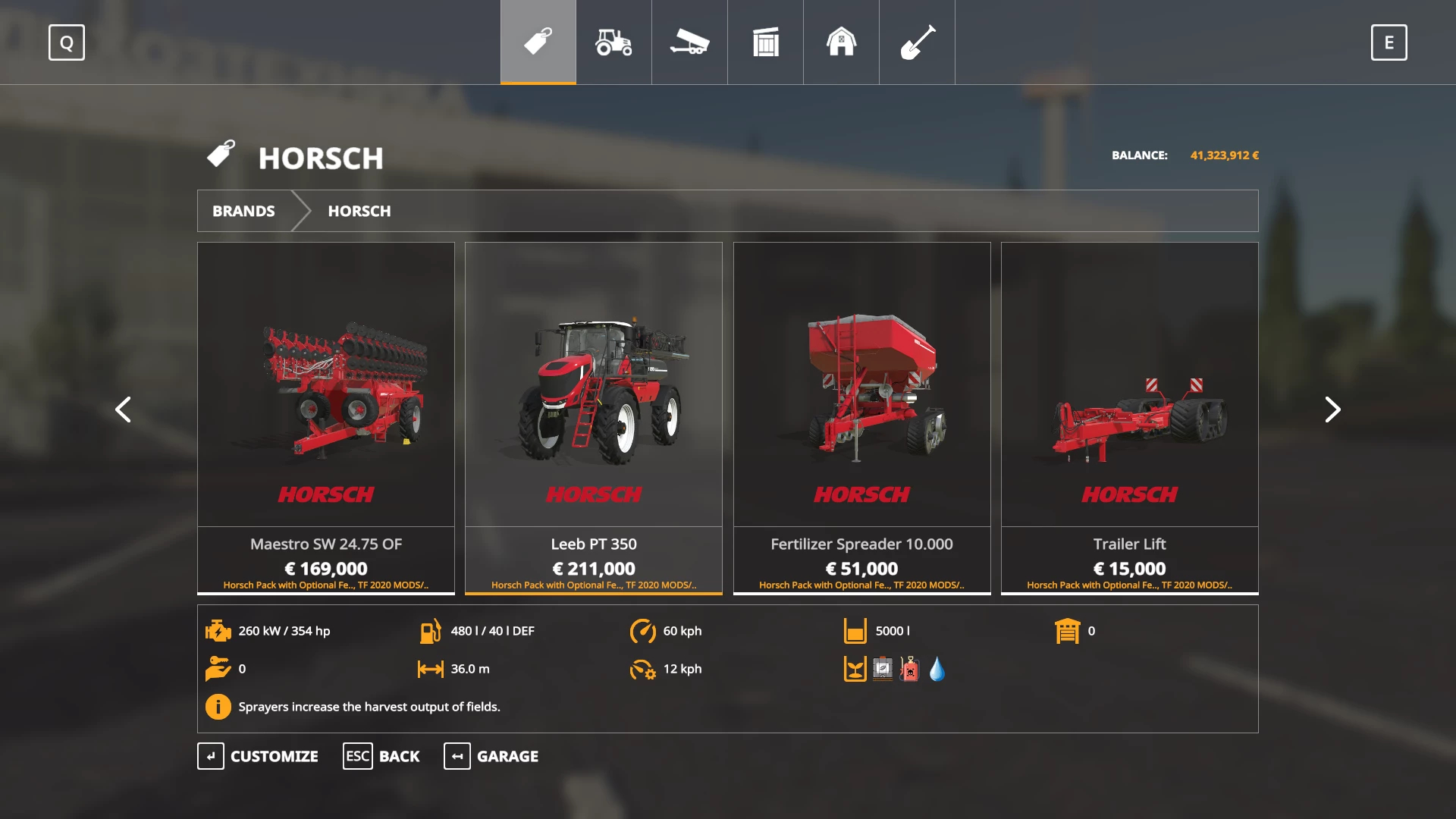Select the Trailer Lift item

1129,417
